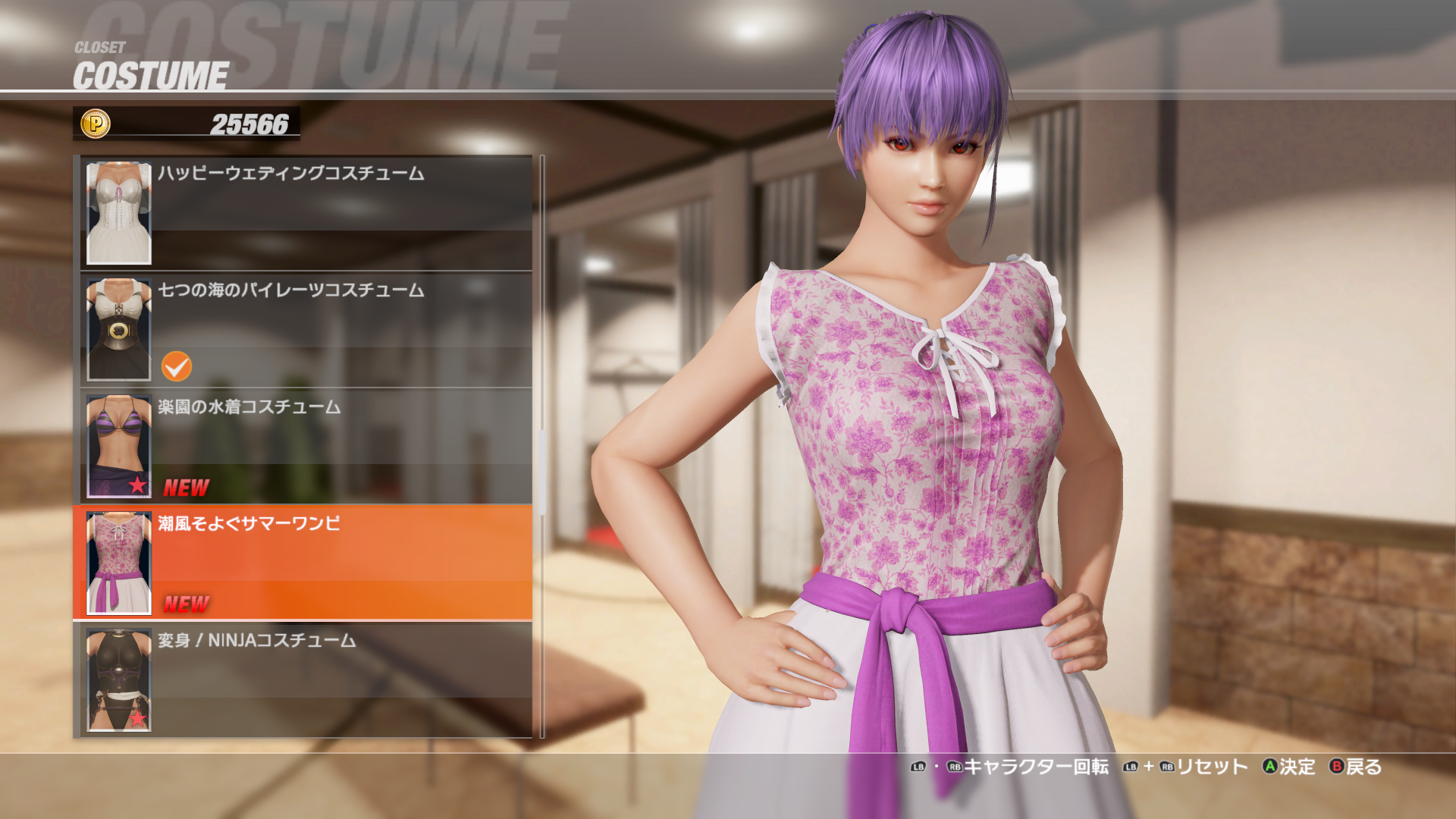Select the ハッピーウェディングコスチューム costume row
The height and width of the screenshot is (819, 1456).
pyautogui.click(x=341, y=212)
